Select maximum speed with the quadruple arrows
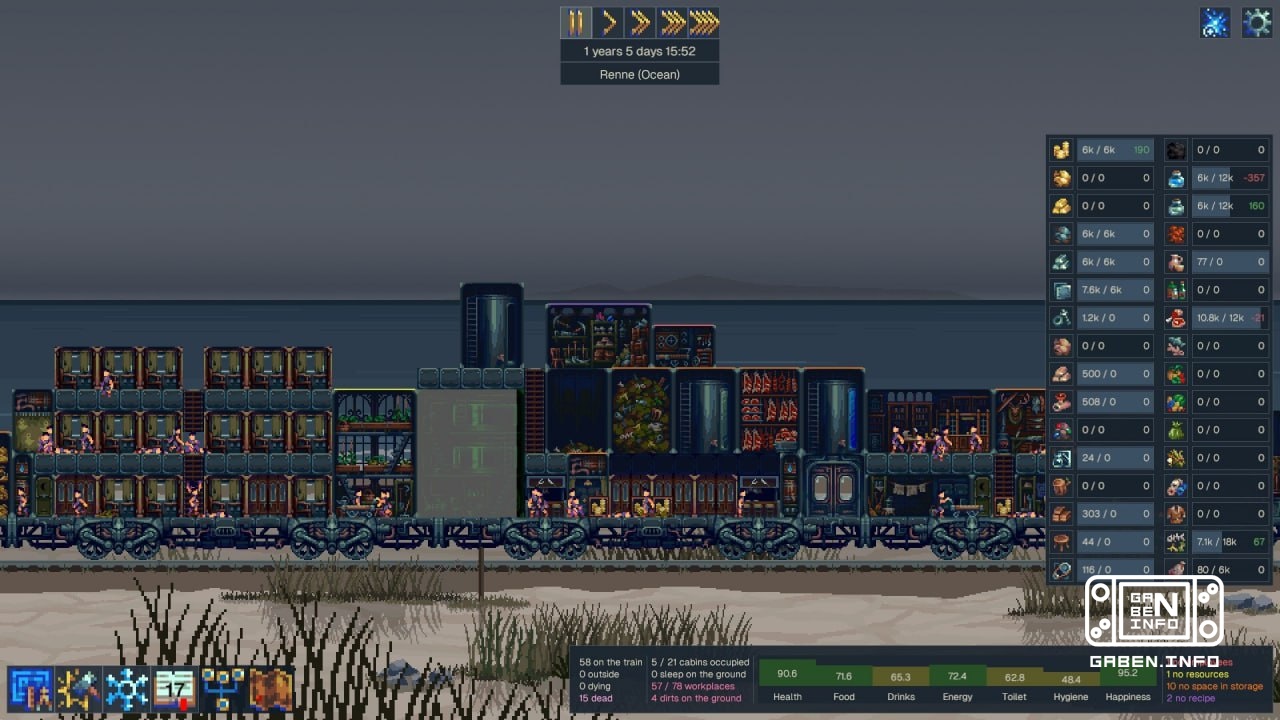 coord(702,21)
